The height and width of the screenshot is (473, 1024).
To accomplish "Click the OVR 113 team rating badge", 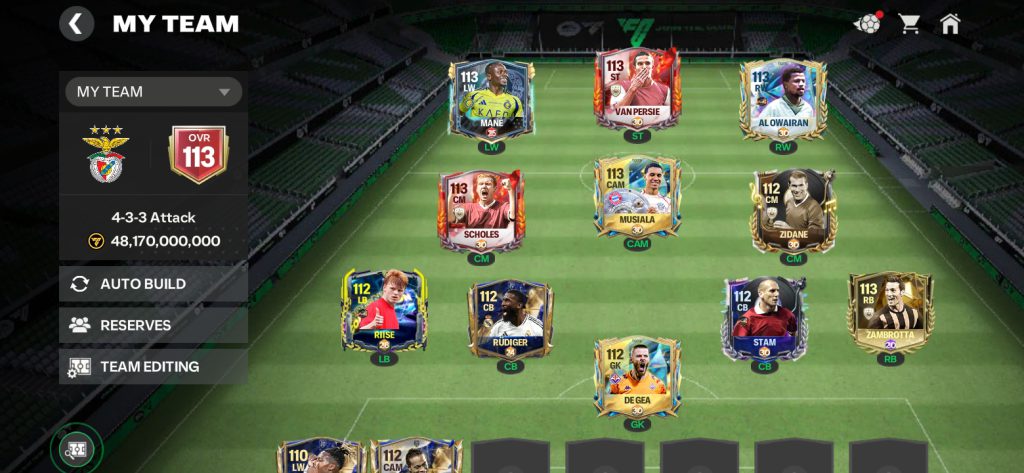I will tap(198, 154).
